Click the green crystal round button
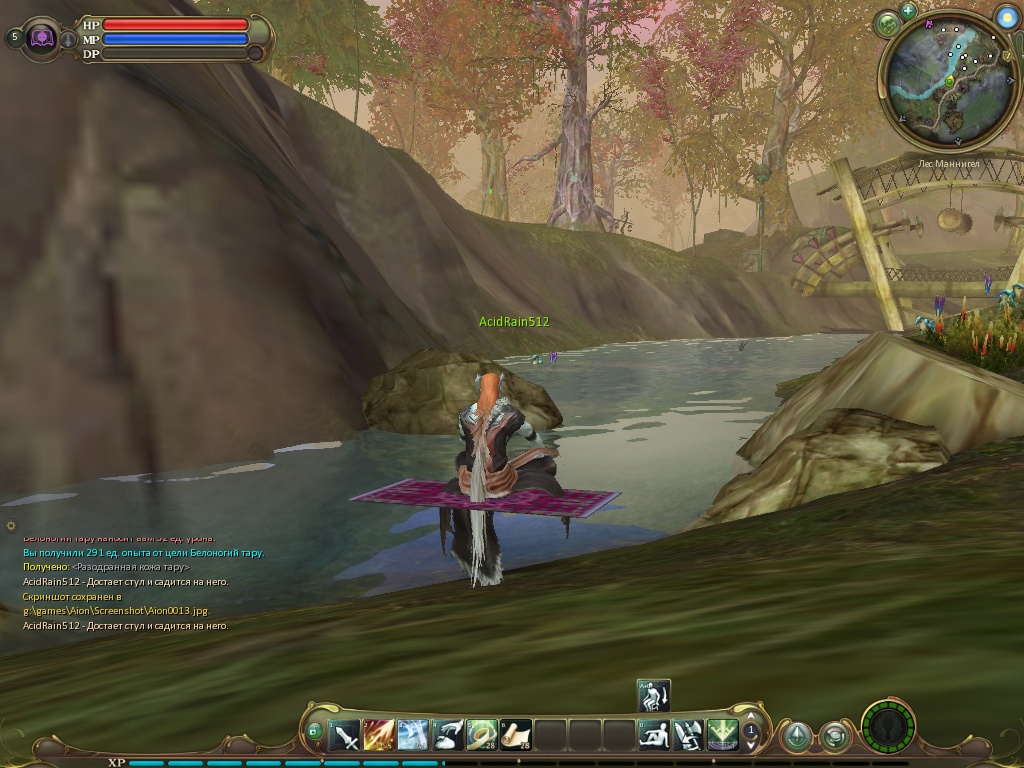The width and height of the screenshot is (1024, 768). 796,737
